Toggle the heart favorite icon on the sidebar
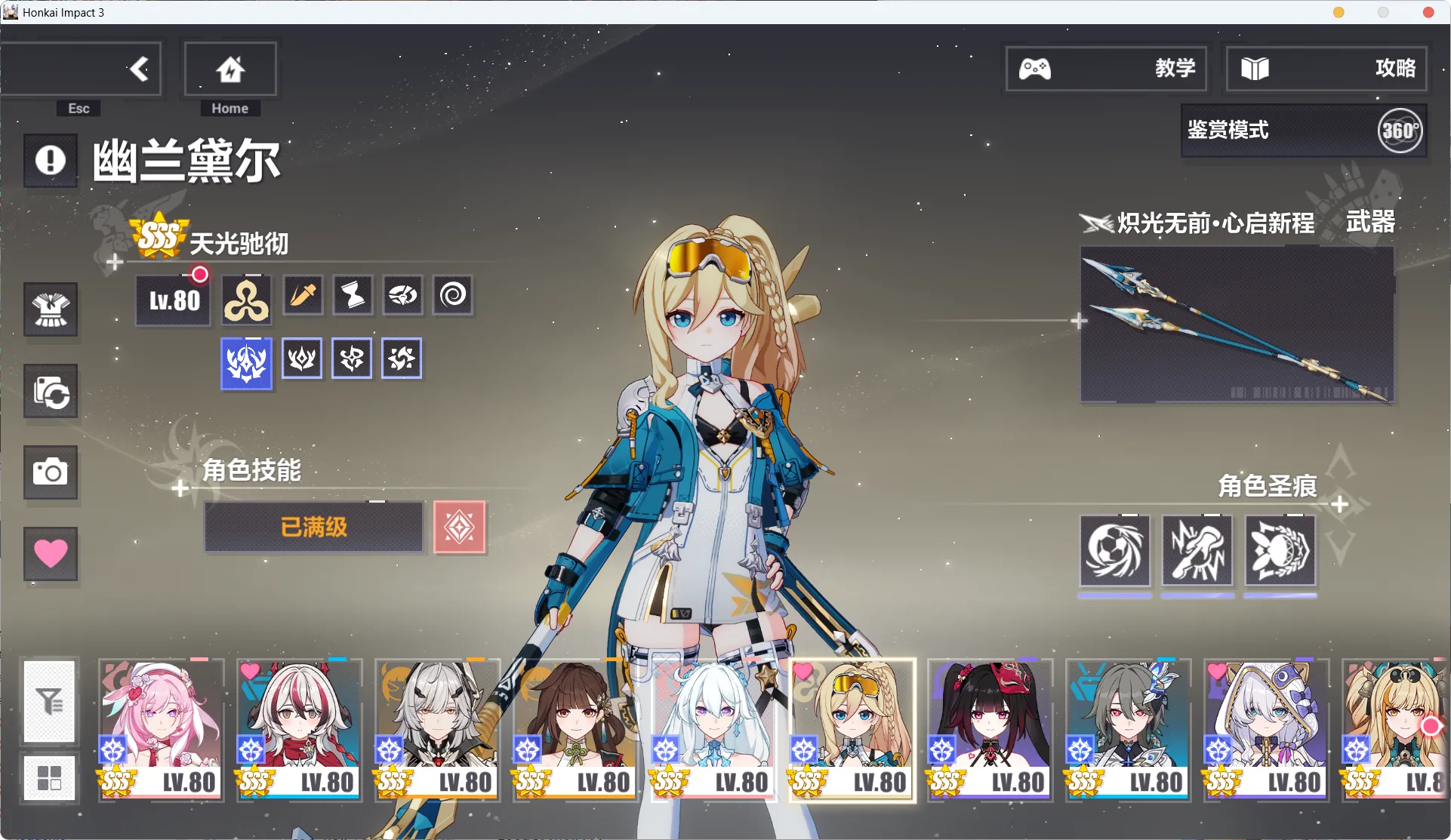Viewport: 1451px width, 840px height. pos(50,554)
